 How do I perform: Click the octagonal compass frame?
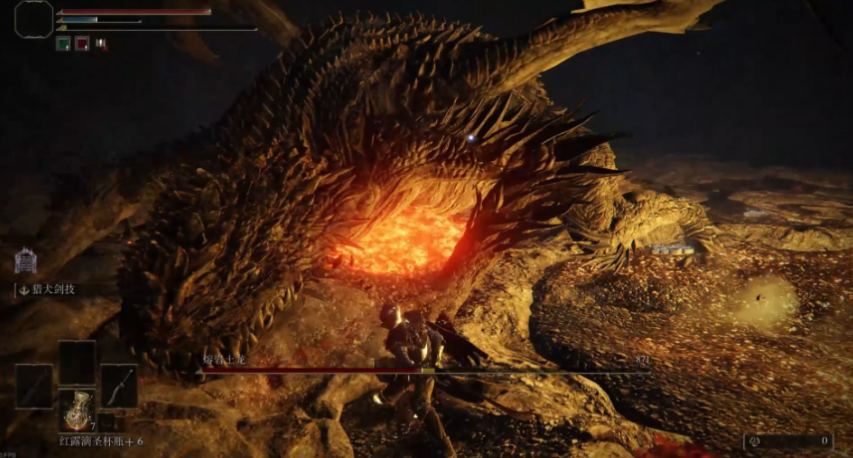(34, 20)
